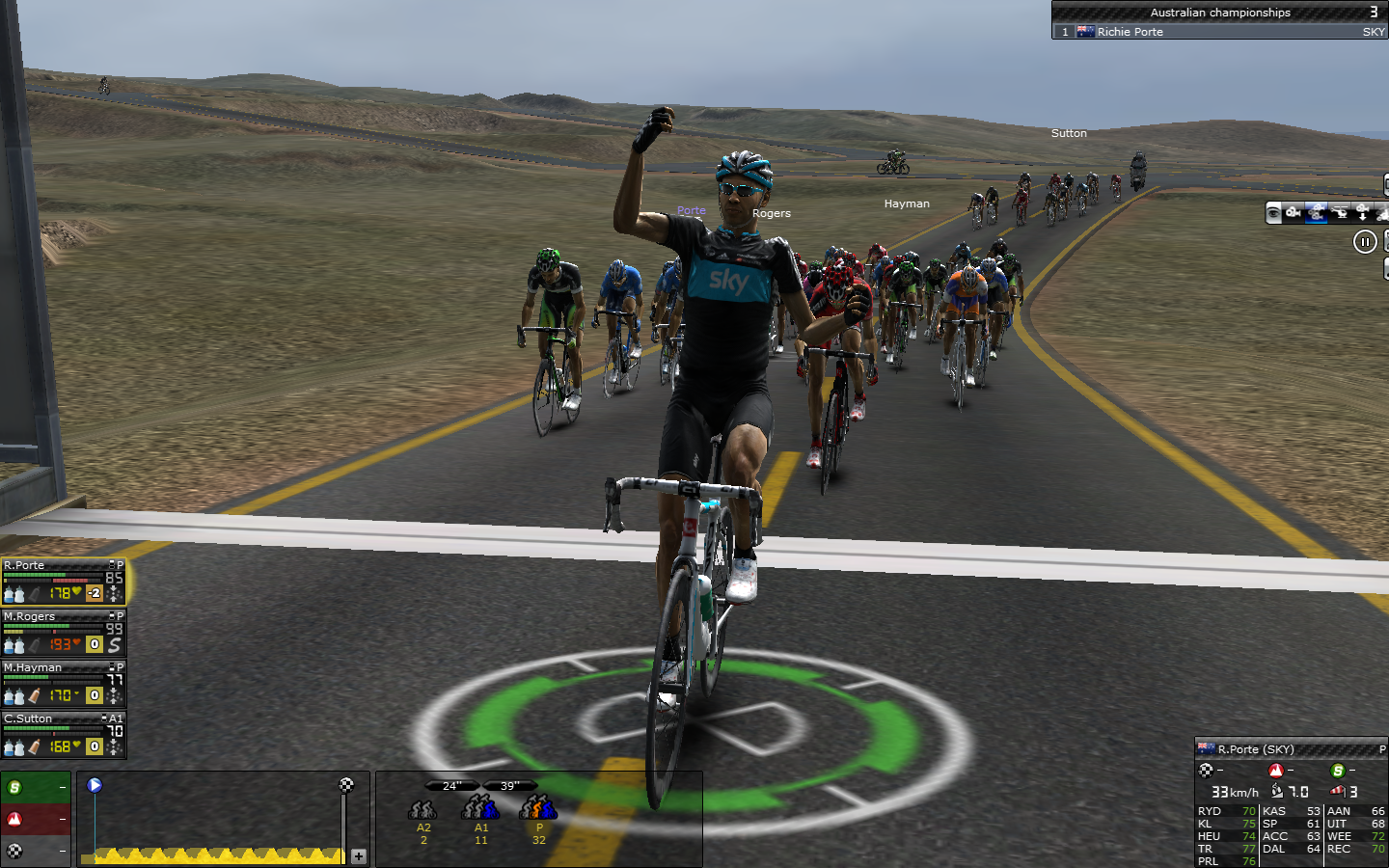1389x868 pixels.
Task: Select the peloton group P
Action: pyautogui.click(x=538, y=816)
